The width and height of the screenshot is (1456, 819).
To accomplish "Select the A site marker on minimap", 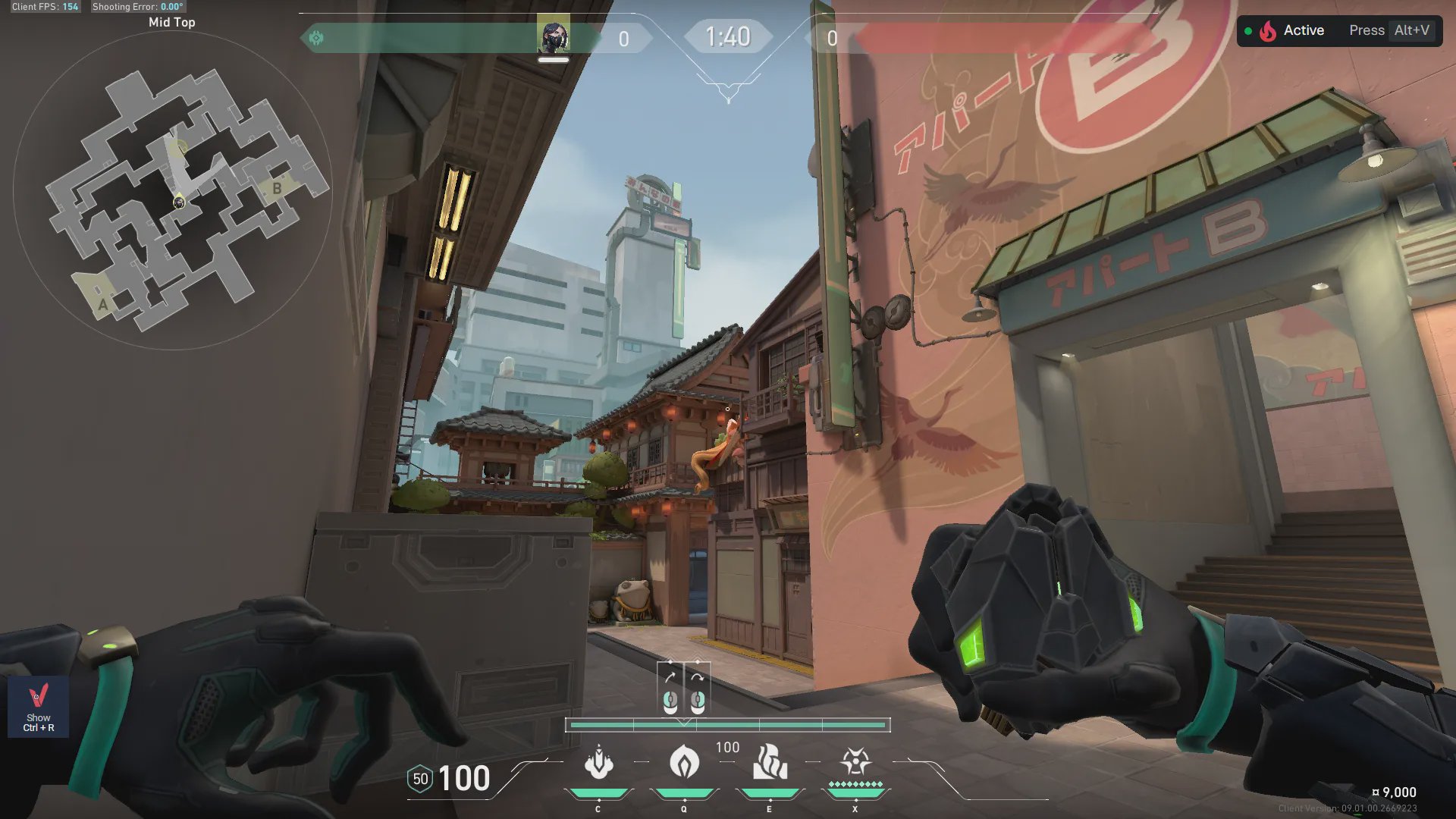I will 103,305.
